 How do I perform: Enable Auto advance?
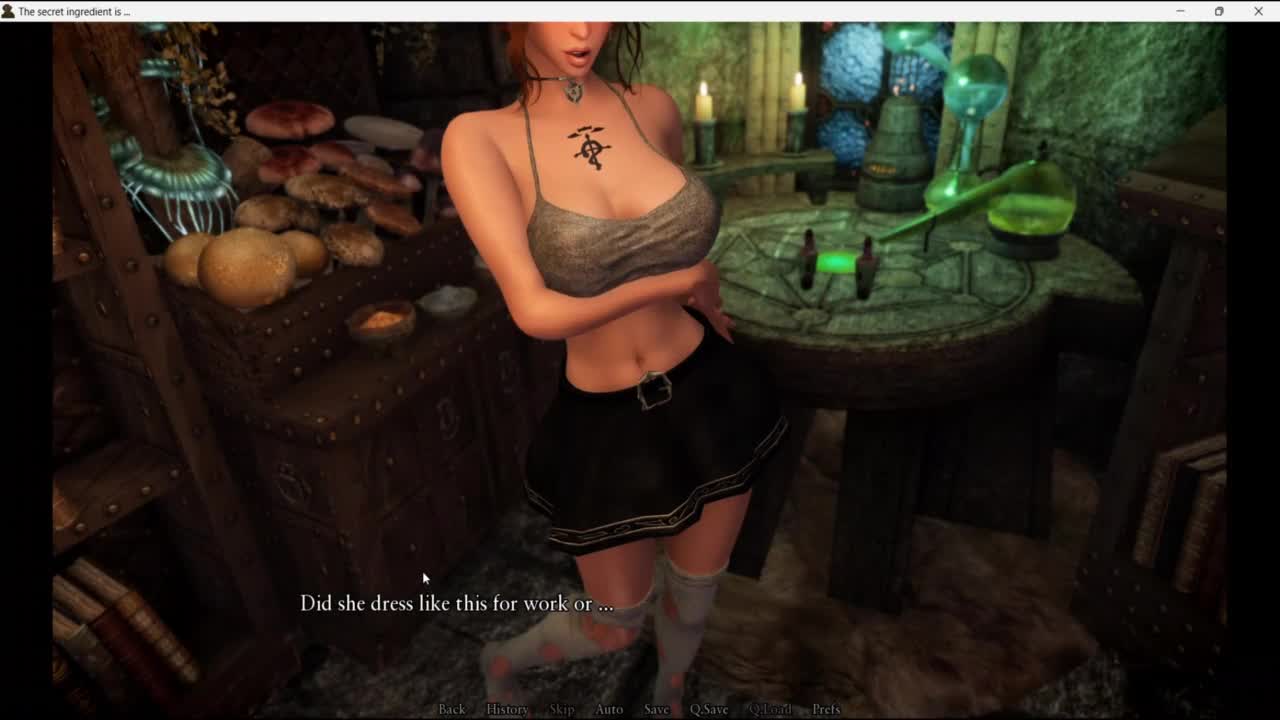click(609, 709)
